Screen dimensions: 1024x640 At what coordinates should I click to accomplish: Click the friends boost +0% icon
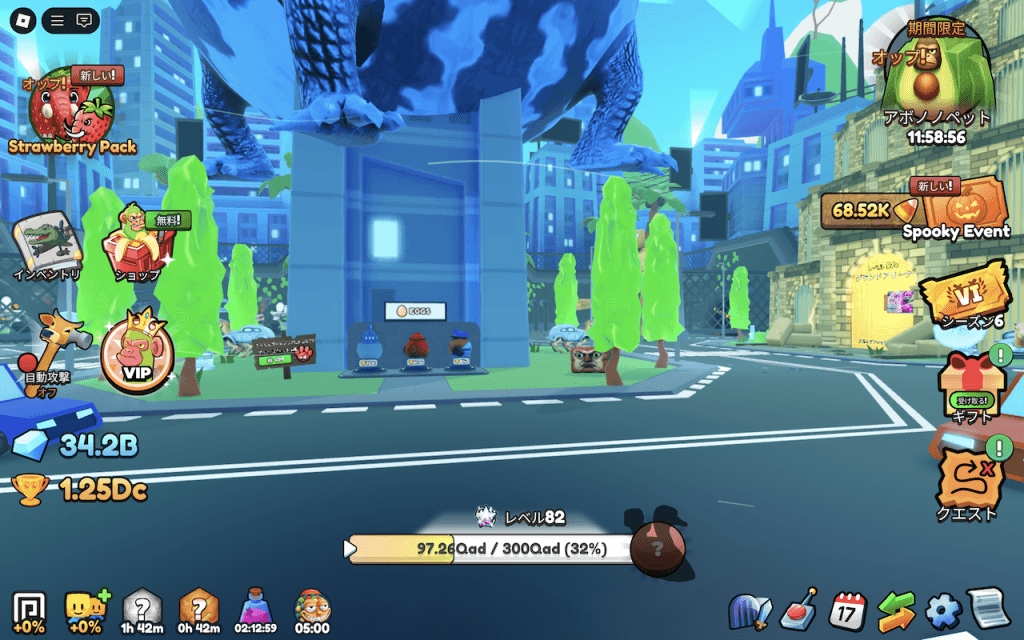pyautogui.click(x=85, y=609)
